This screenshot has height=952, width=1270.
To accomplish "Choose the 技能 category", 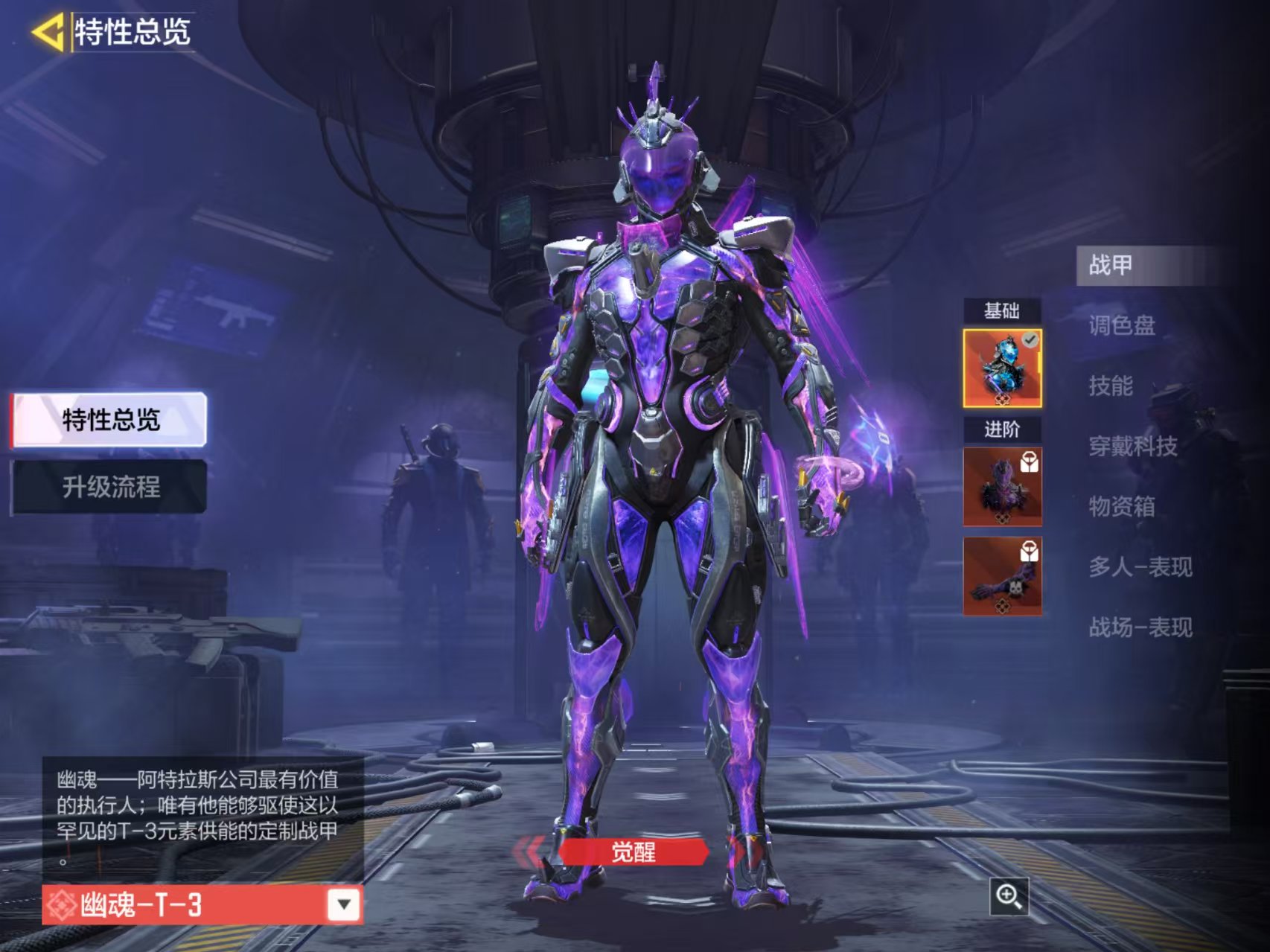I will (1111, 386).
